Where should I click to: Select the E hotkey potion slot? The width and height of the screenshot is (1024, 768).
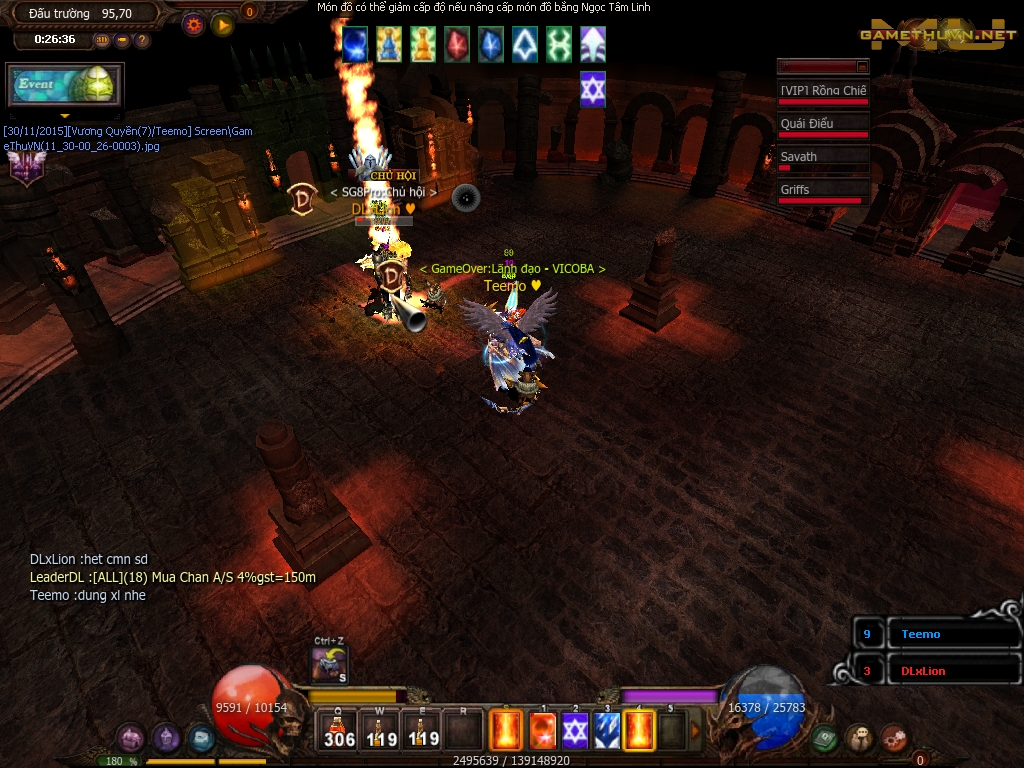tap(421, 730)
